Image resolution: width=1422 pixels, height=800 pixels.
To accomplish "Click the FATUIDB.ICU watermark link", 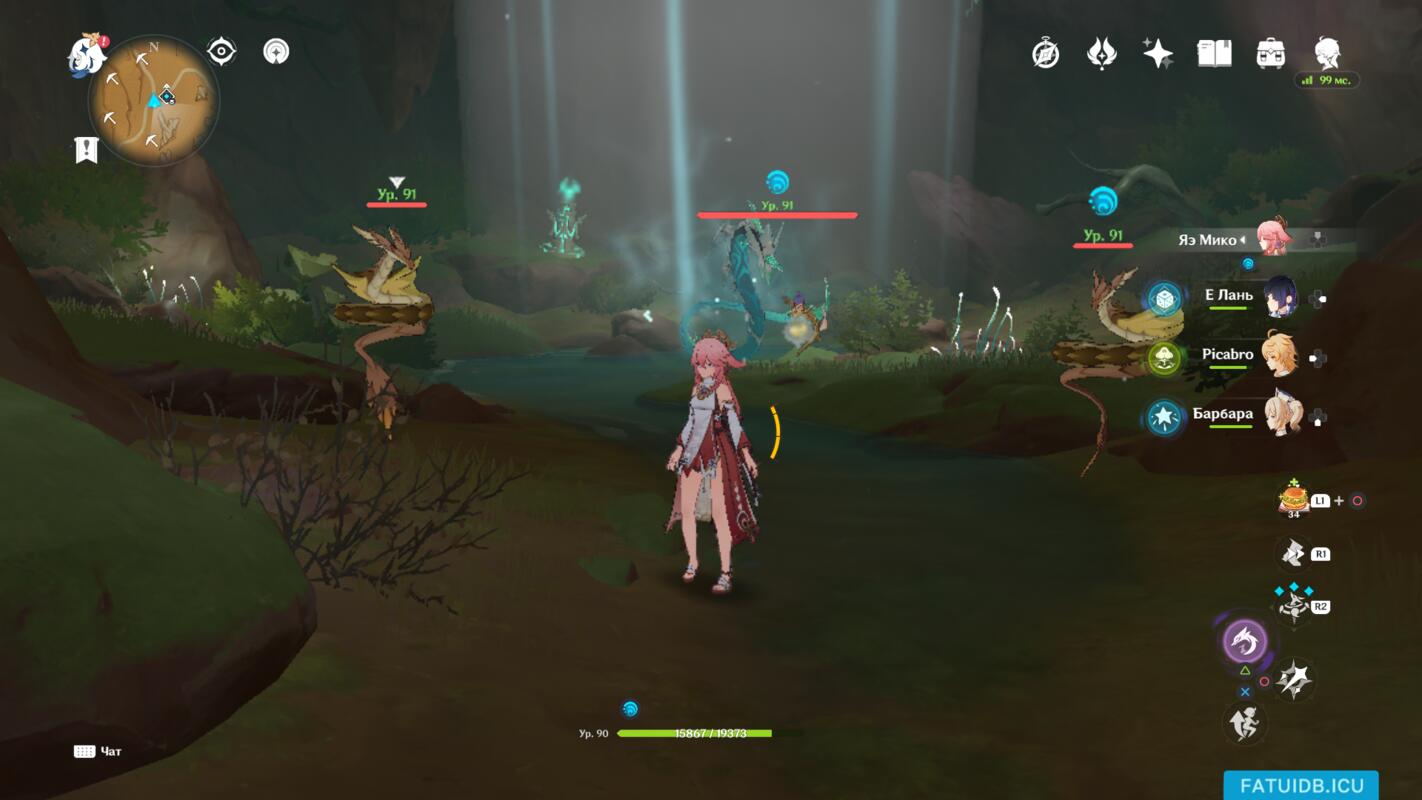I will click(x=1300, y=785).
